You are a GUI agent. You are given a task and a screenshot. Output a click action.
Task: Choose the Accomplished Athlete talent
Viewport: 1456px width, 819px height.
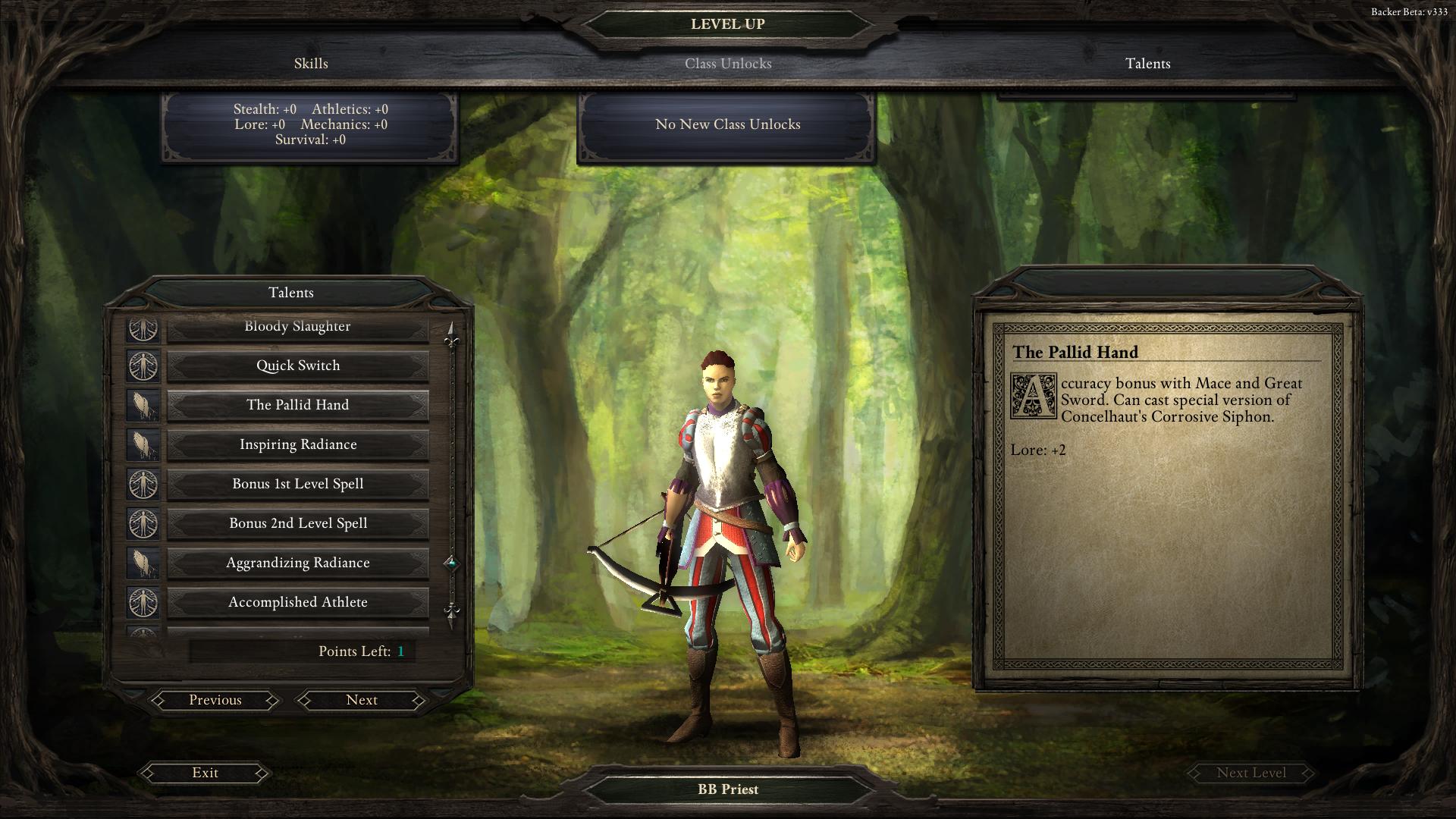[297, 602]
